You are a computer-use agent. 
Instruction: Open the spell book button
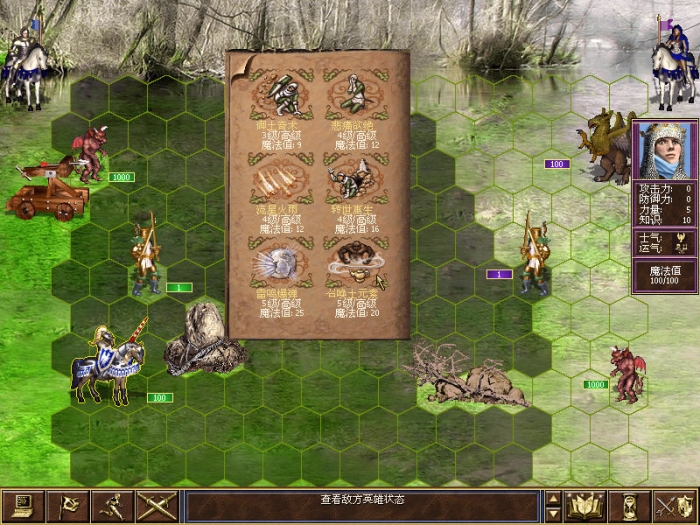pyautogui.click(x=585, y=506)
